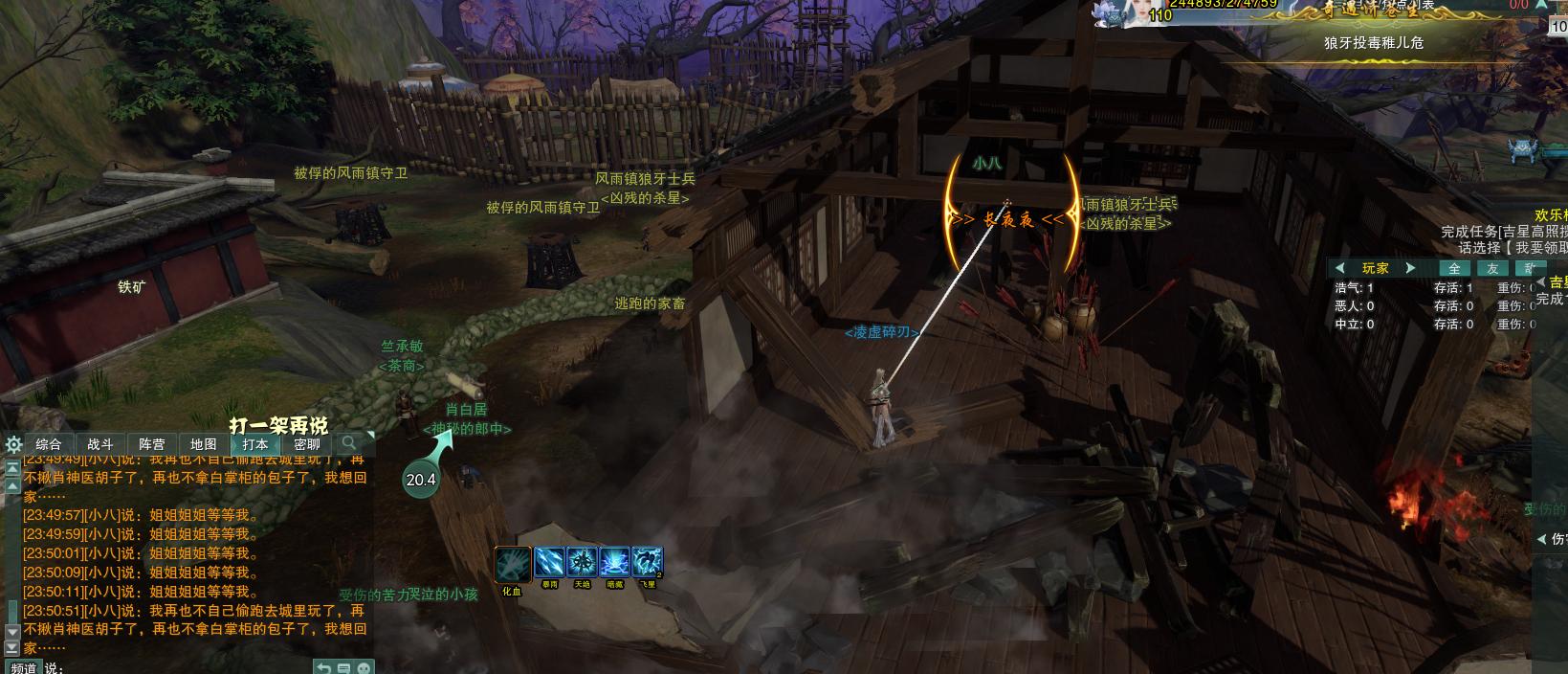This screenshot has width=1568, height=674.
Task: Click the right arrow beside 玩家
Action: point(1410,268)
